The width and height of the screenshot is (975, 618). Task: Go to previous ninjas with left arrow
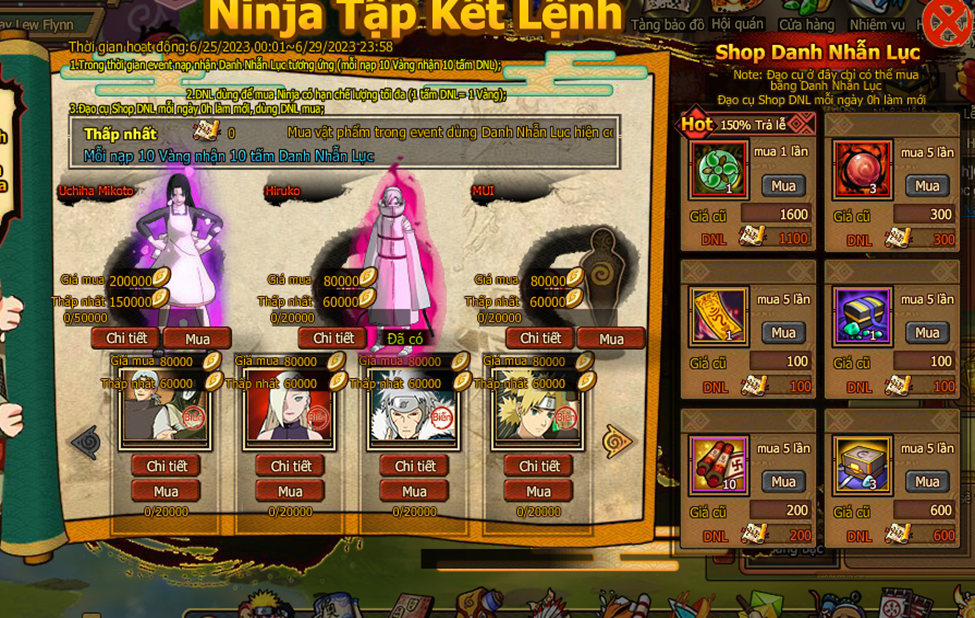click(x=85, y=440)
